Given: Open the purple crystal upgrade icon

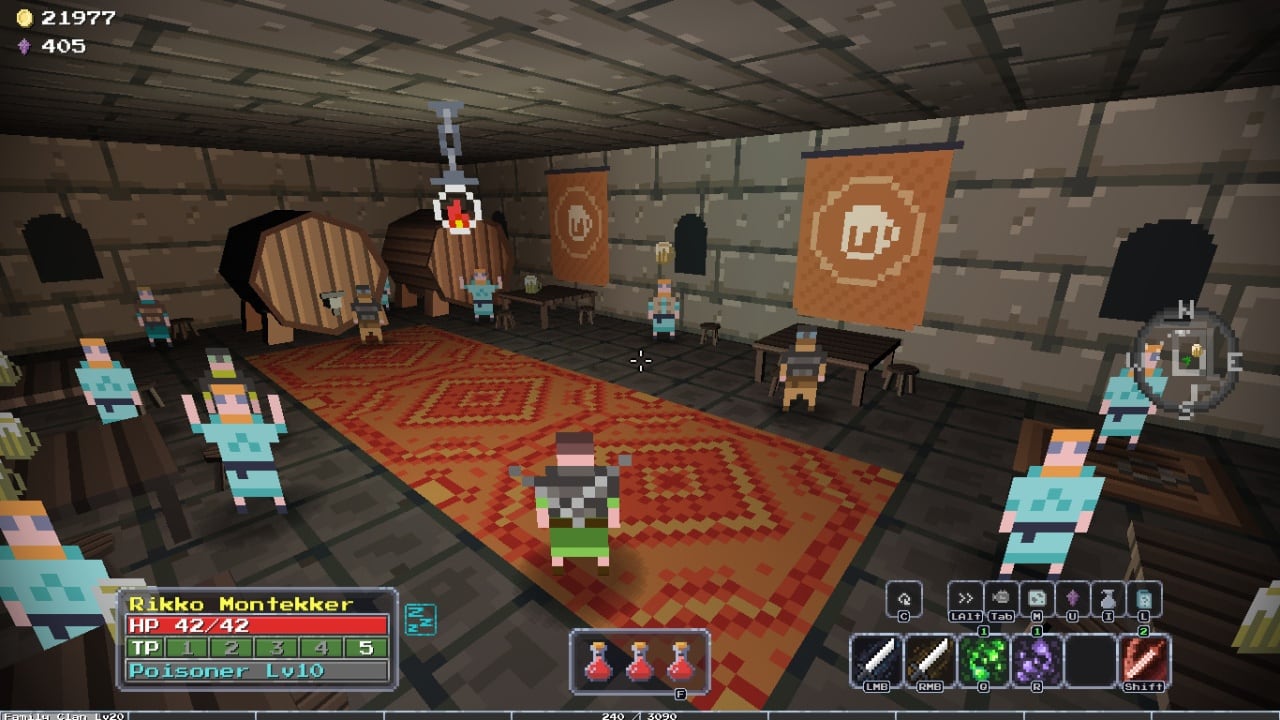Looking at the screenshot, I should 1073,597.
